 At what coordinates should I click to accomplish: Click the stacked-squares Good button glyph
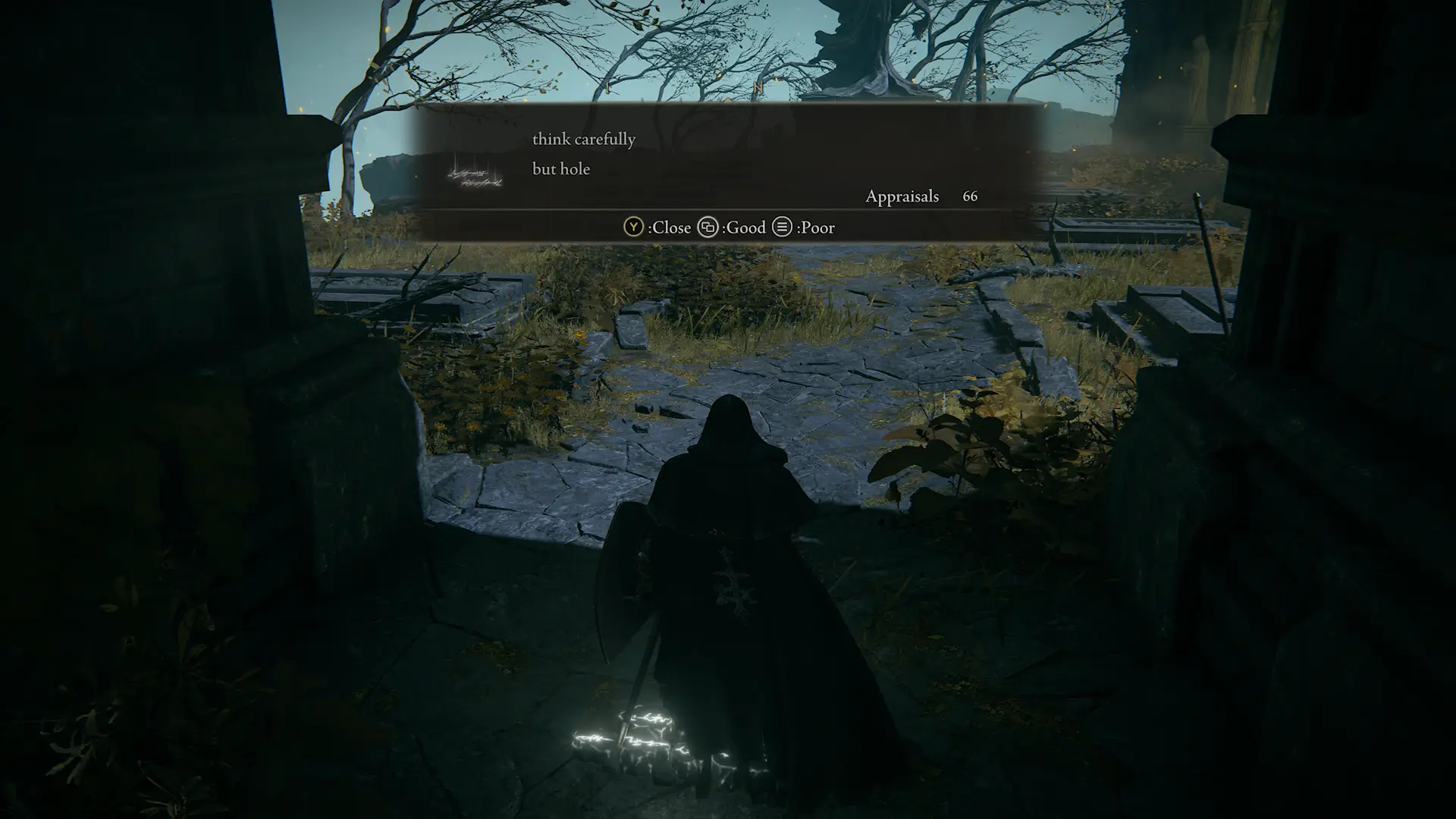[710, 227]
